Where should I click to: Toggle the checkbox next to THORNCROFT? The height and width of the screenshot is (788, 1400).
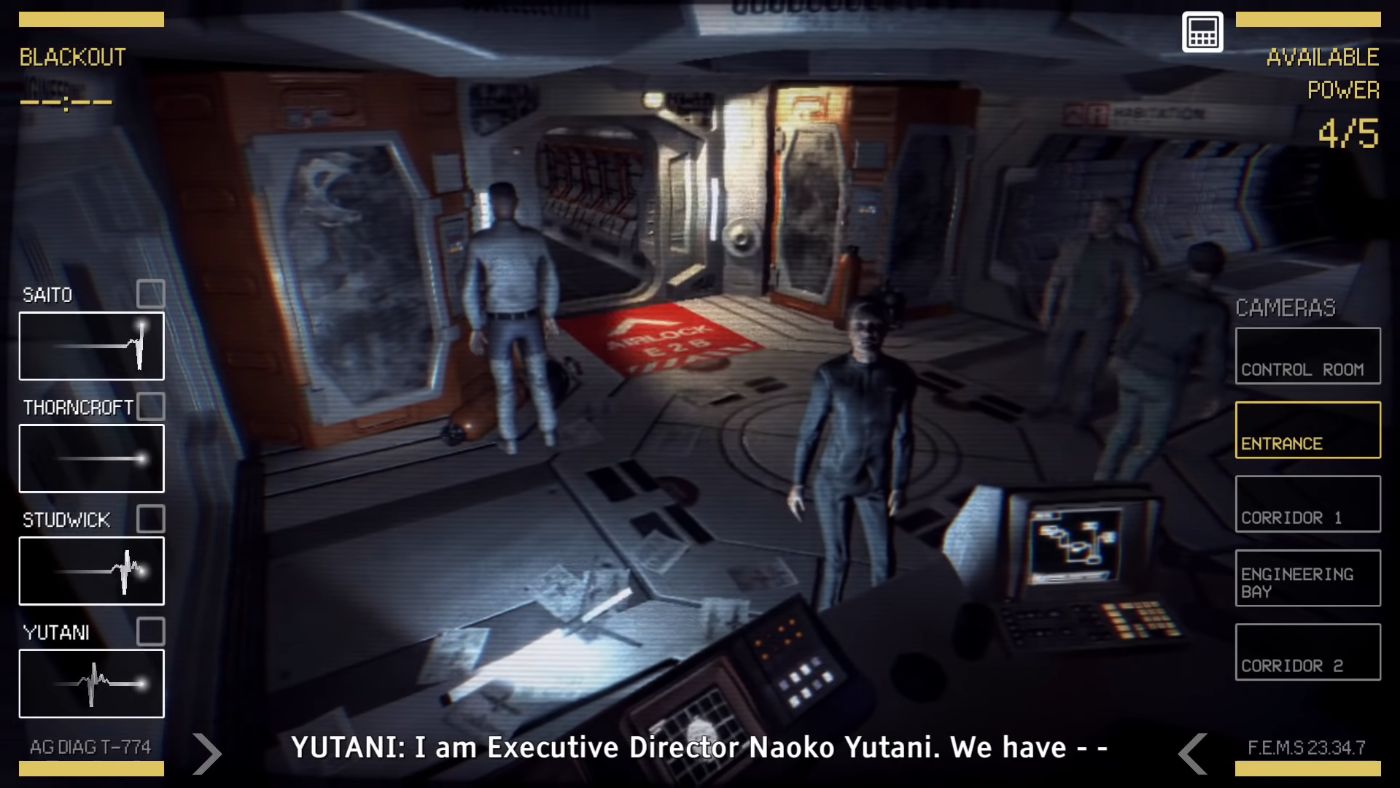[x=150, y=407]
